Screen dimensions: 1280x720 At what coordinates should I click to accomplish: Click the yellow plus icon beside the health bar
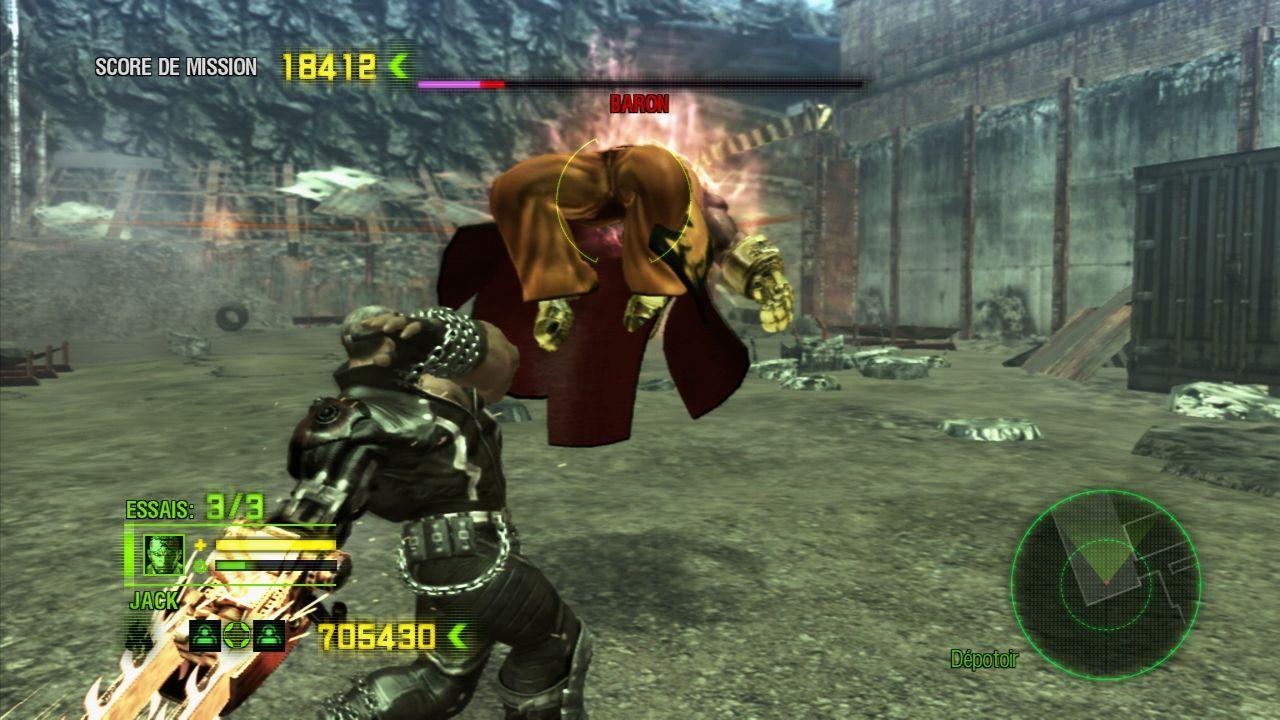(200, 545)
